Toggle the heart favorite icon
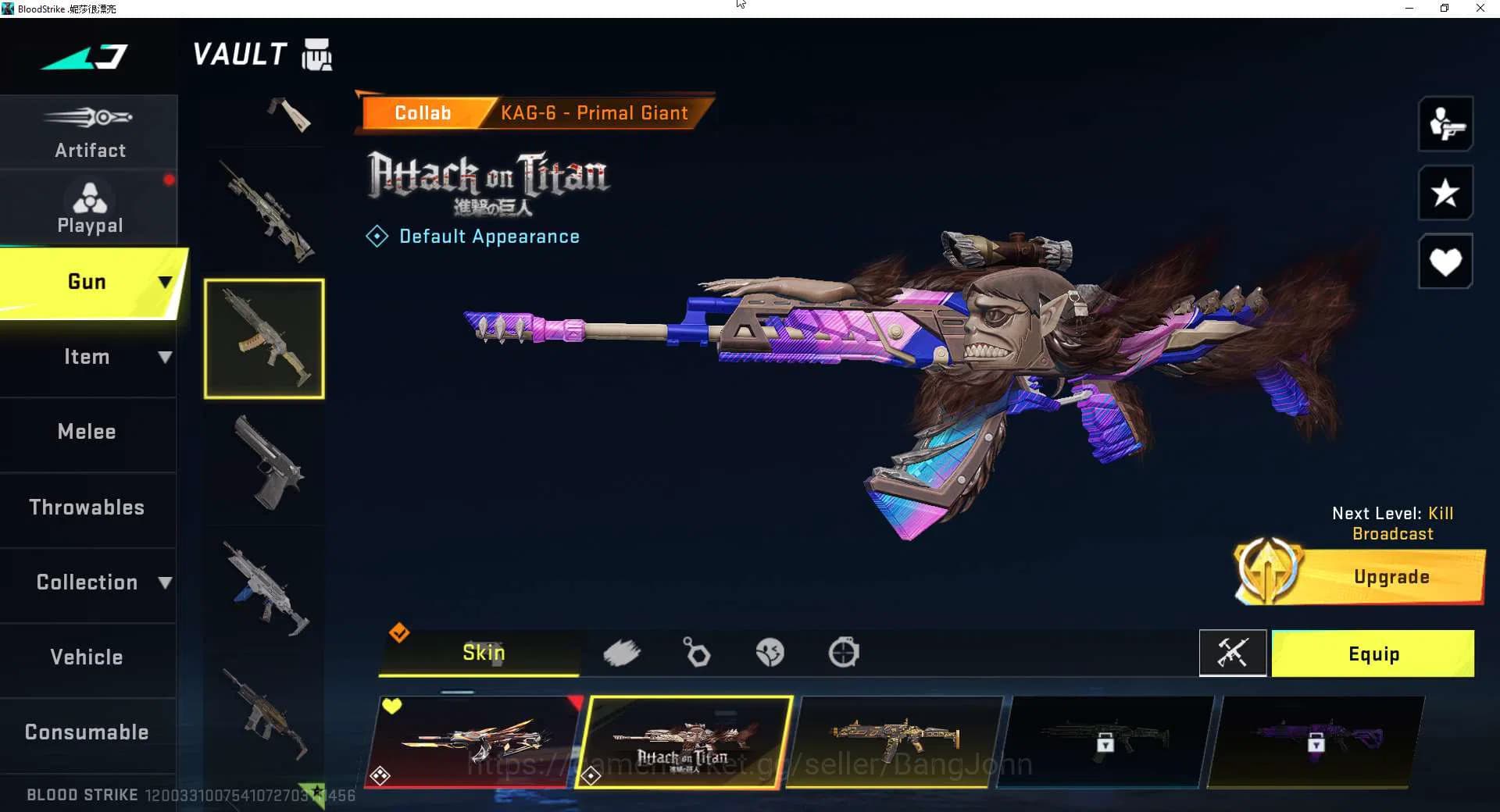This screenshot has width=1500, height=812. point(1446,261)
